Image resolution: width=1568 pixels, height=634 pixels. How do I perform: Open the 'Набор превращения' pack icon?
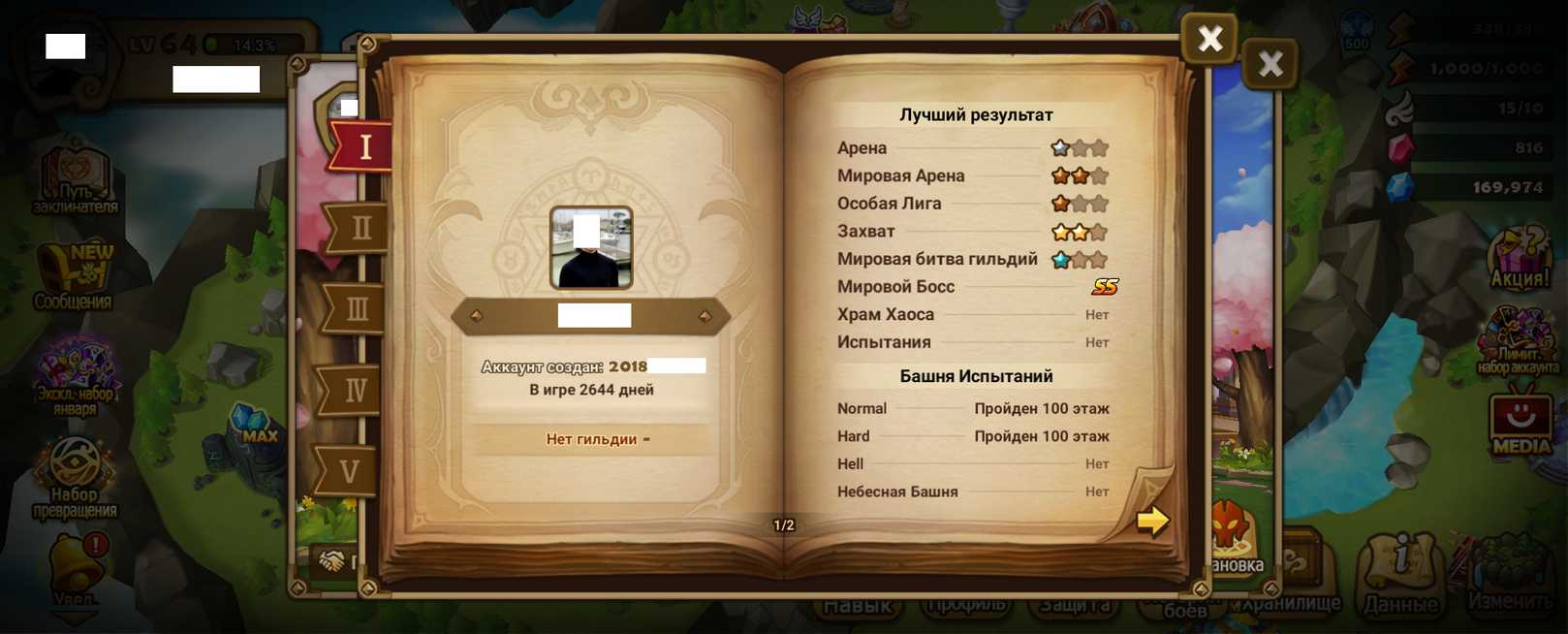pyautogui.click(x=75, y=475)
